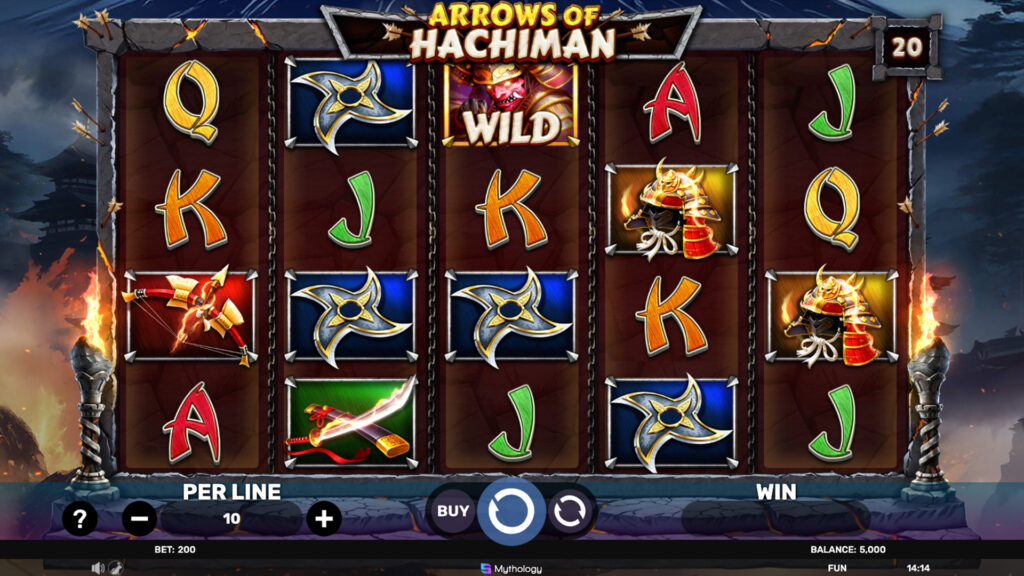Open the help question mark info
Image resolution: width=1024 pixels, height=576 pixels.
[x=80, y=518]
